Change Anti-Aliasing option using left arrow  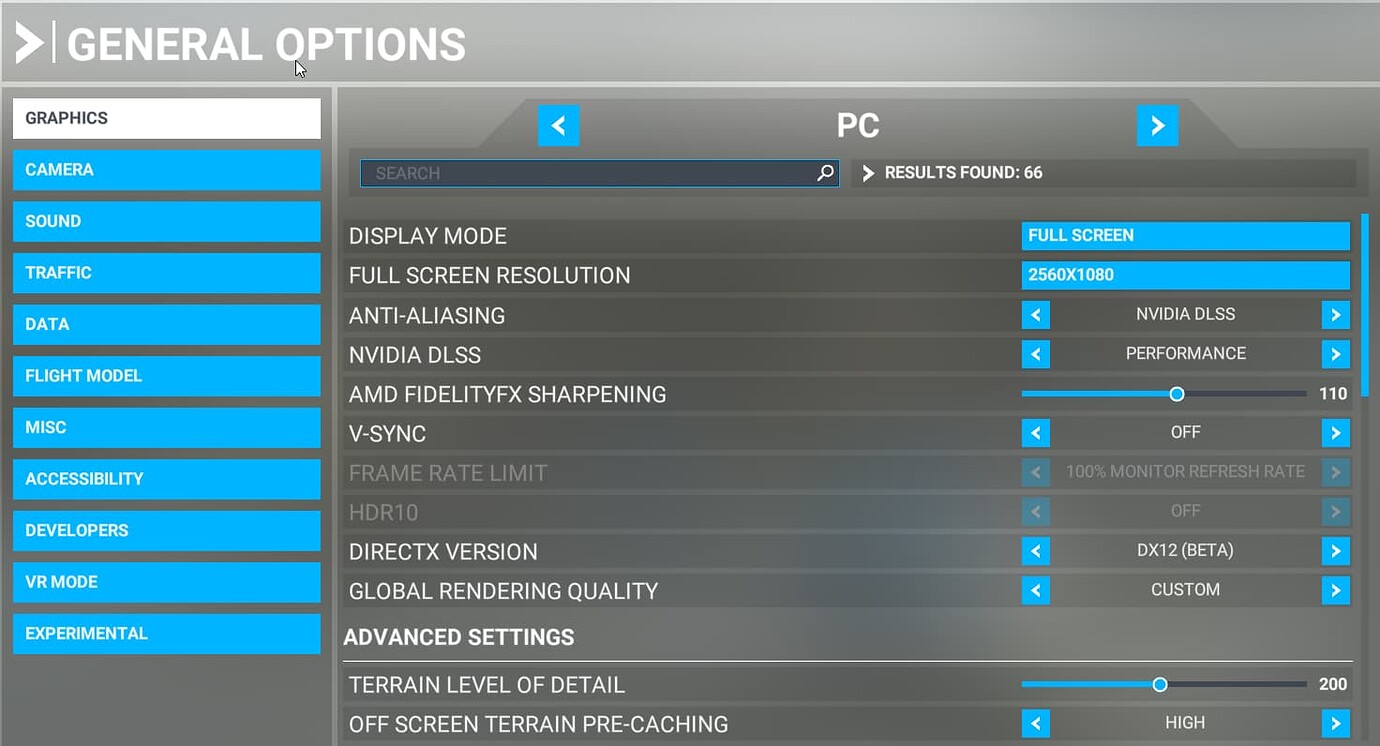1036,314
